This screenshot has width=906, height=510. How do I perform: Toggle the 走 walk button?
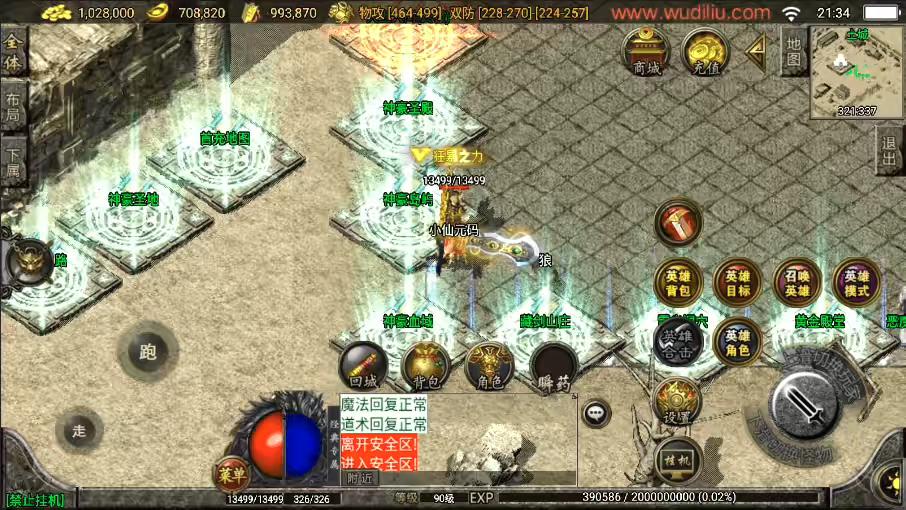click(x=79, y=431)
